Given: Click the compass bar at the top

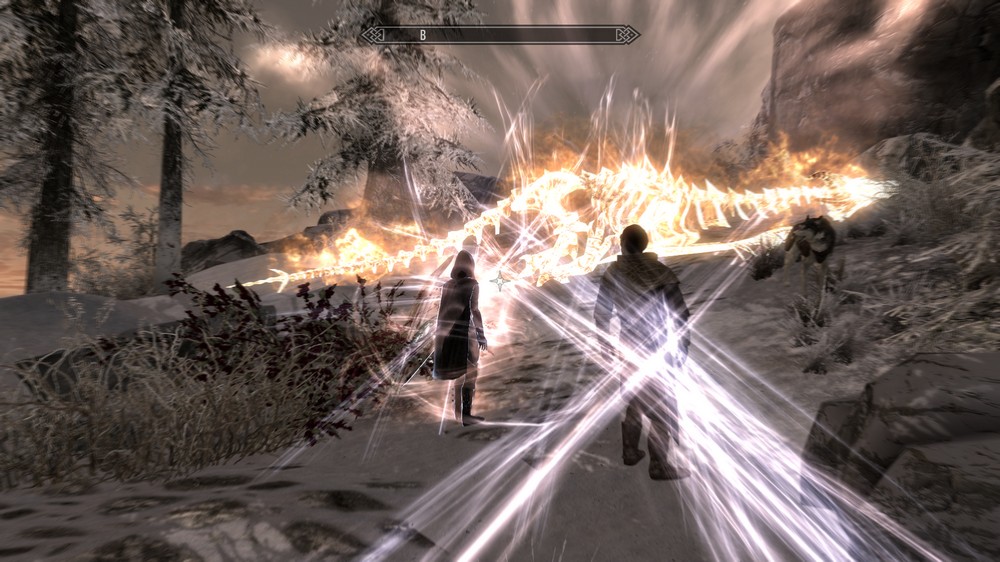Looking at the screenshot, I should click(499, 35).
